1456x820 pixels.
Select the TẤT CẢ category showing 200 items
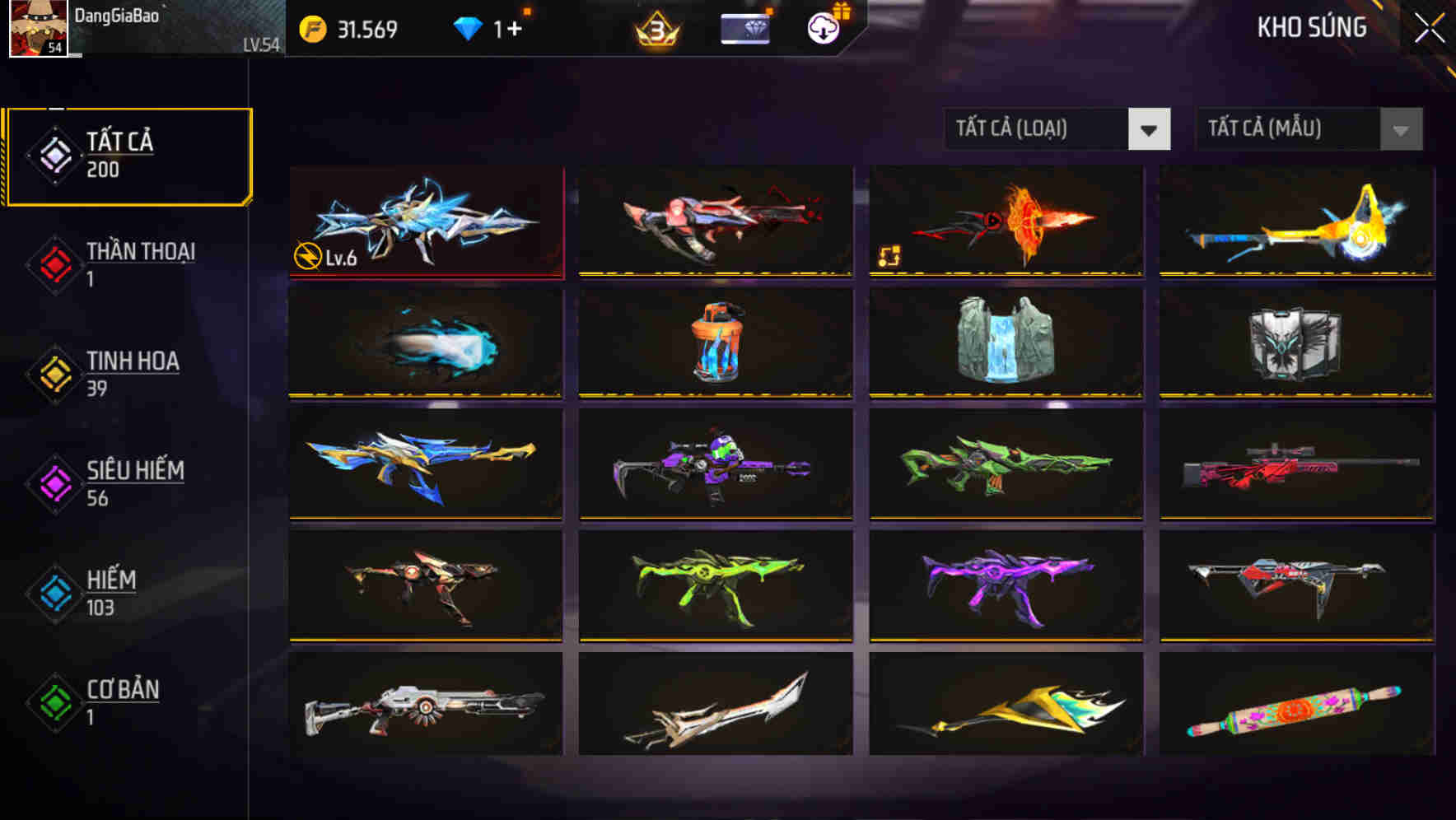point(128,153)
